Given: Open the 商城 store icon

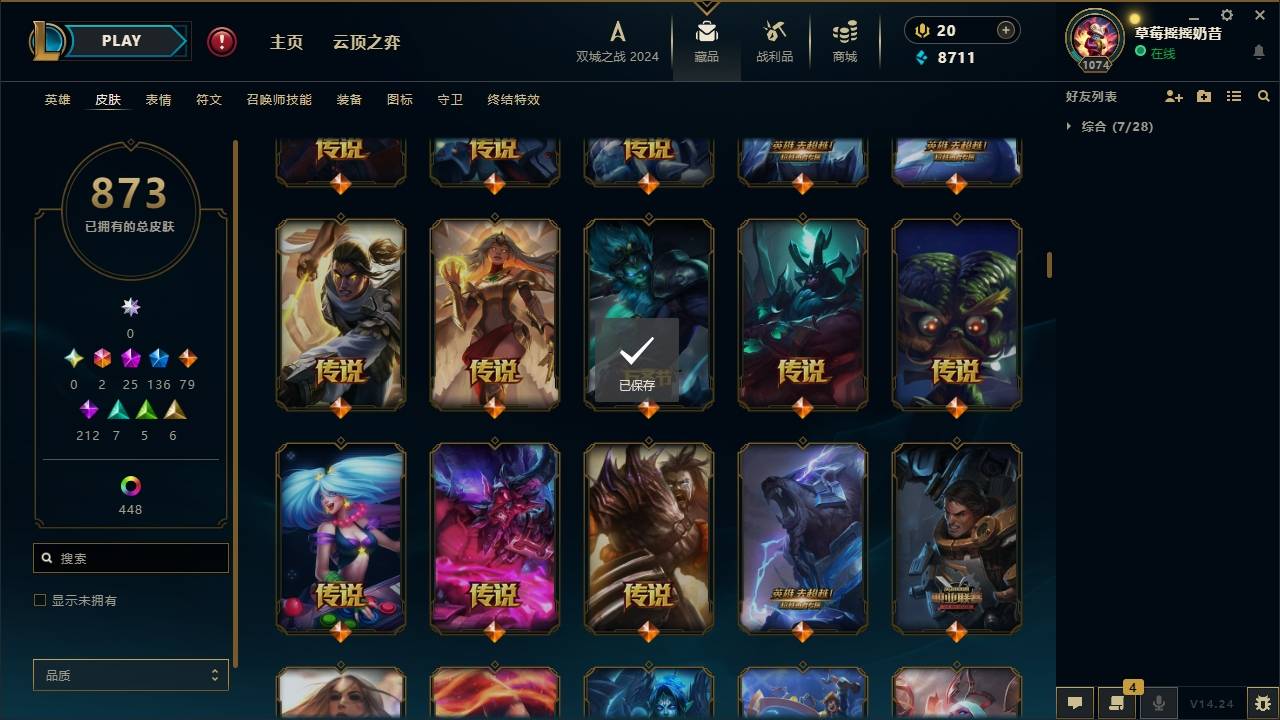Looking at the screenshot, I should (843, 38).
